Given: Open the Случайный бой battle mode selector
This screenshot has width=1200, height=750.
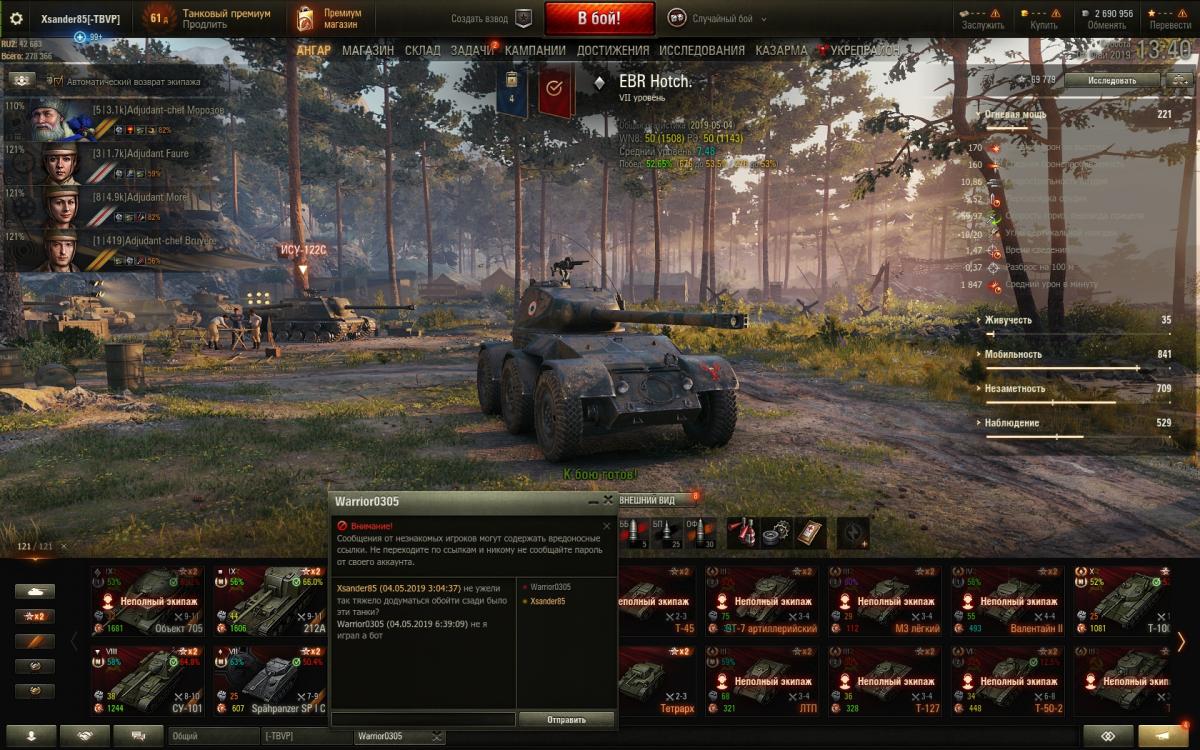Looking at the screenshot, I should tap(714, 18).
